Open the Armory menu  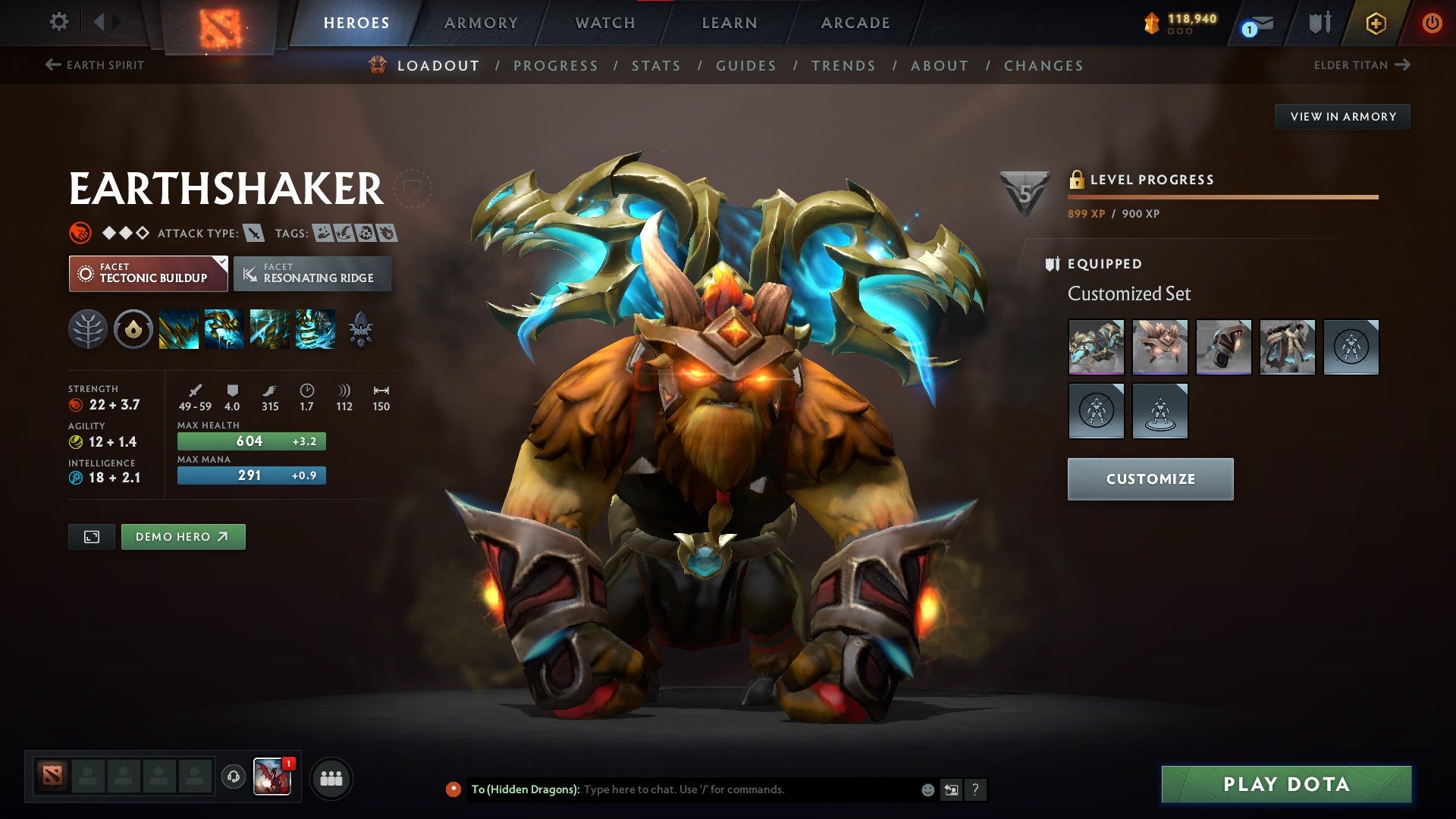pyautogui.click(x=480, y=23)
